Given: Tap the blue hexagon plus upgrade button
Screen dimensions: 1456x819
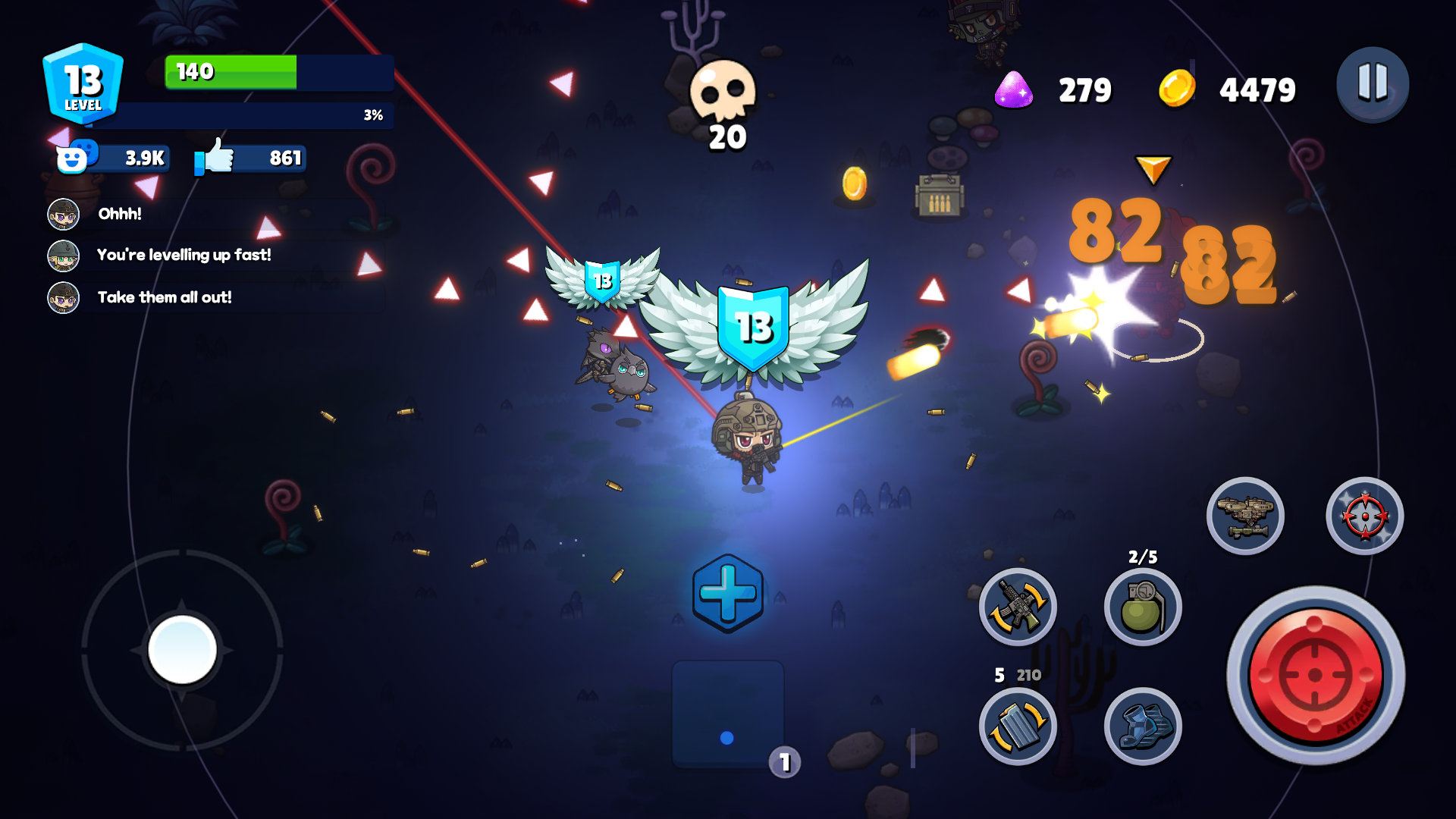Looking at the screenshot, I should tap(726, 594).
